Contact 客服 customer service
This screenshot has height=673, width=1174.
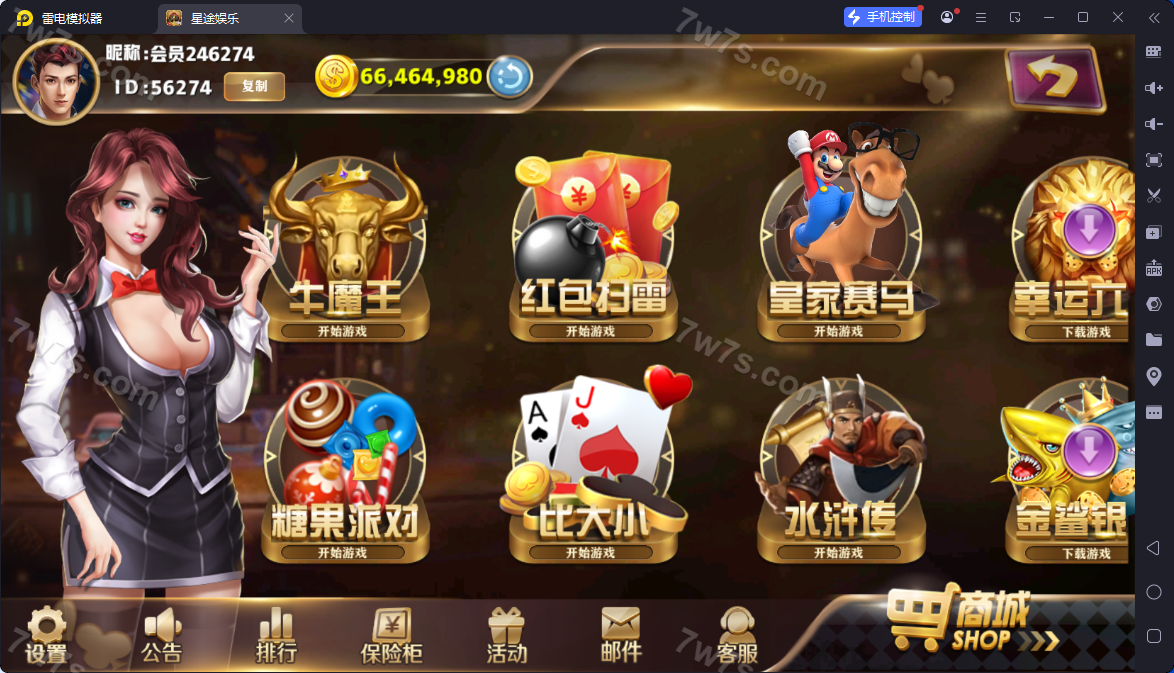(x=738, y=636)
